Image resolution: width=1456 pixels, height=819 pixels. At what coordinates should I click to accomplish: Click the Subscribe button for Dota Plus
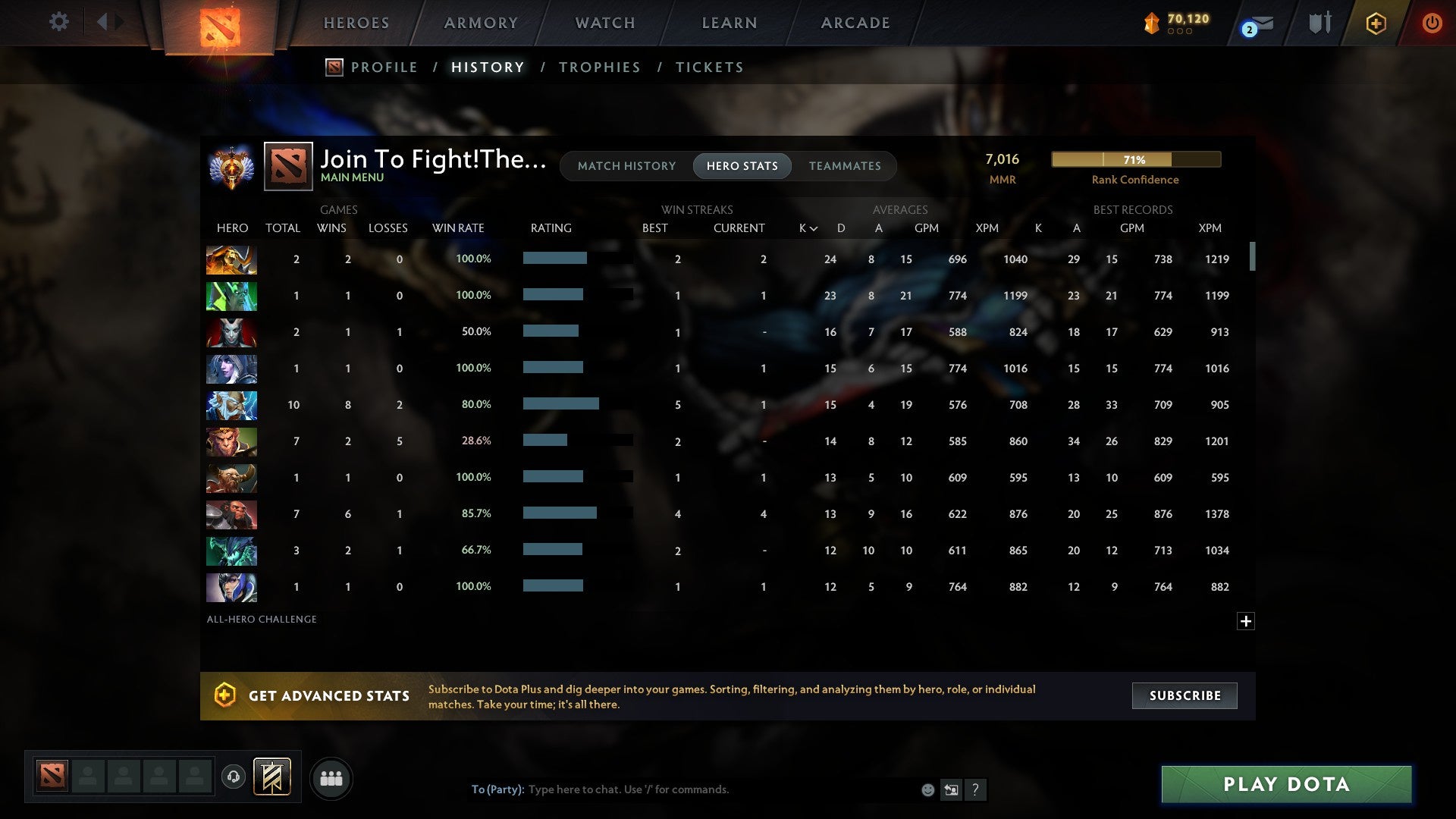coord(1184,695)
